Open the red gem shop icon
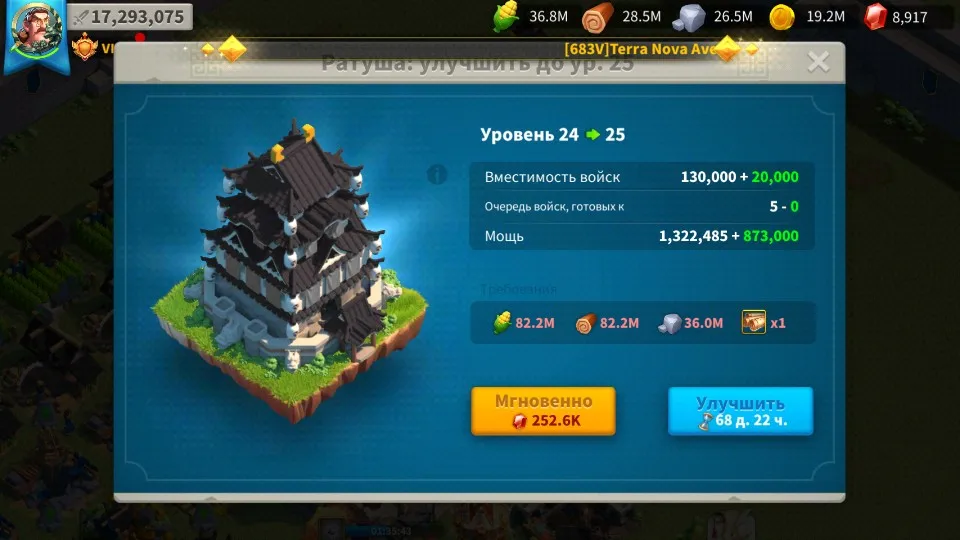The height and width of the screenshot is (540, 960). pyautogui.click(x=875, y=17)
